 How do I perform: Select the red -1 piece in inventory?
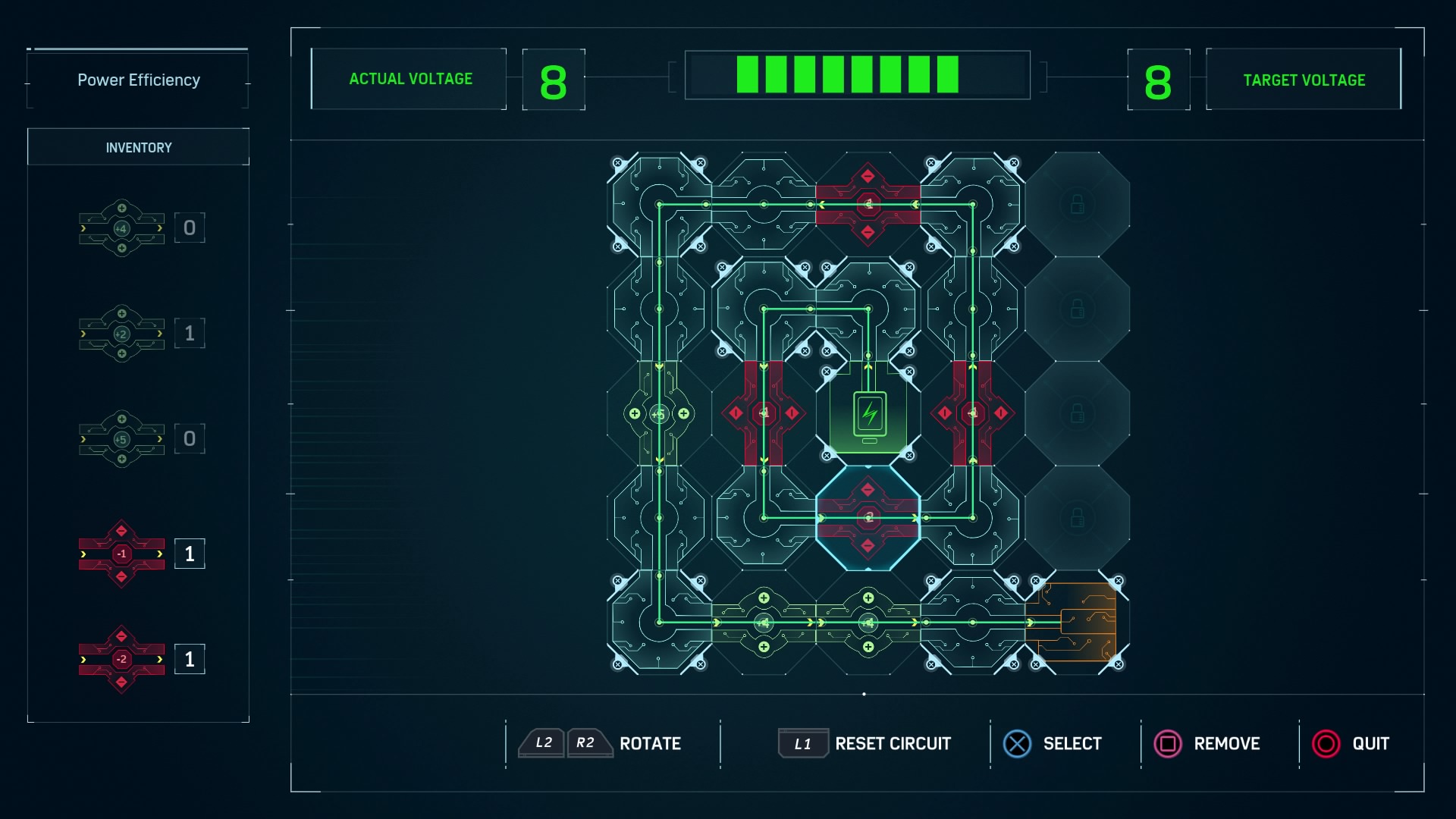coord(121,554)
